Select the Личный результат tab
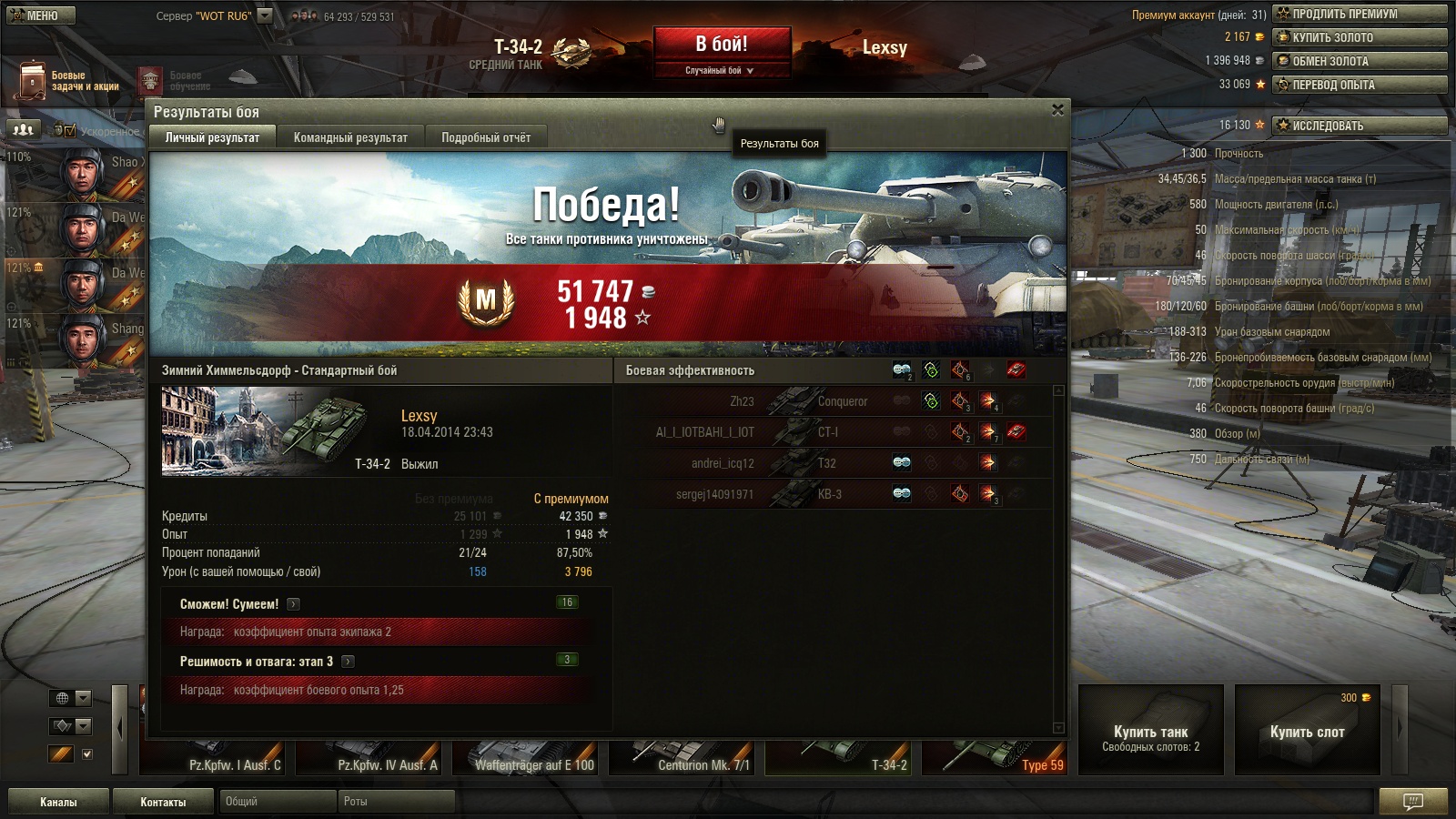The height and width of the screenshot is (819, 1456). click(212, 137)
